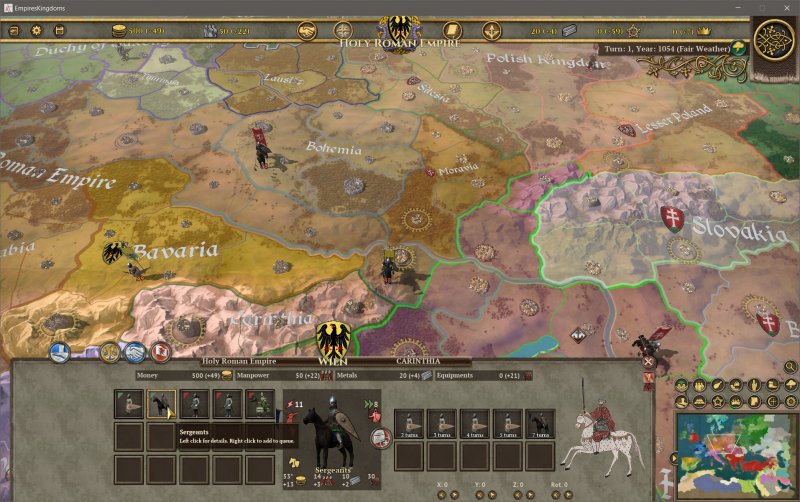The height and width of the screenshot is (502, 800).
Task: Open the gear settings icon in top bar
Action: (37, 31)
